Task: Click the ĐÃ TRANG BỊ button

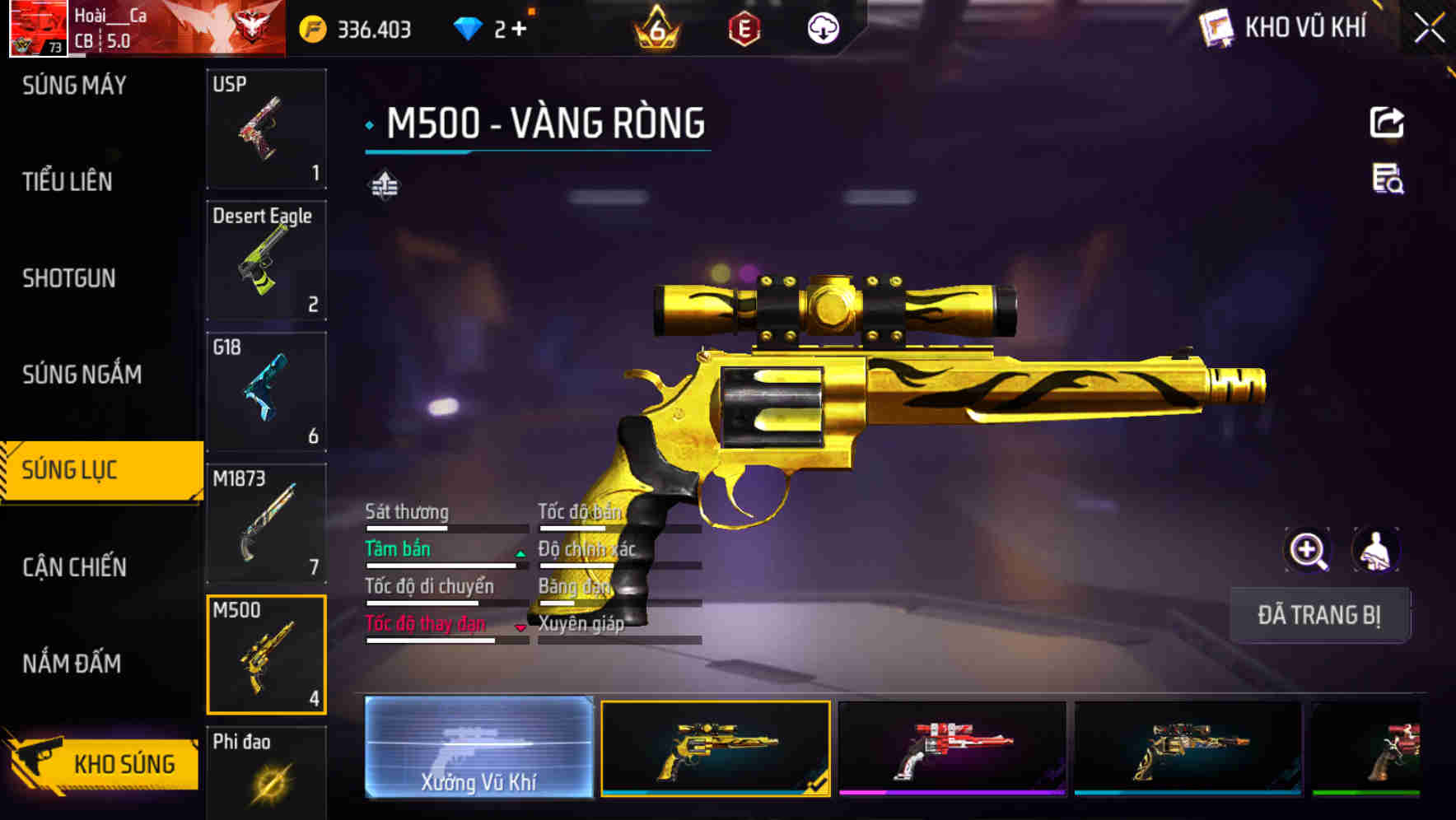Action: [x=1319, y=615]
